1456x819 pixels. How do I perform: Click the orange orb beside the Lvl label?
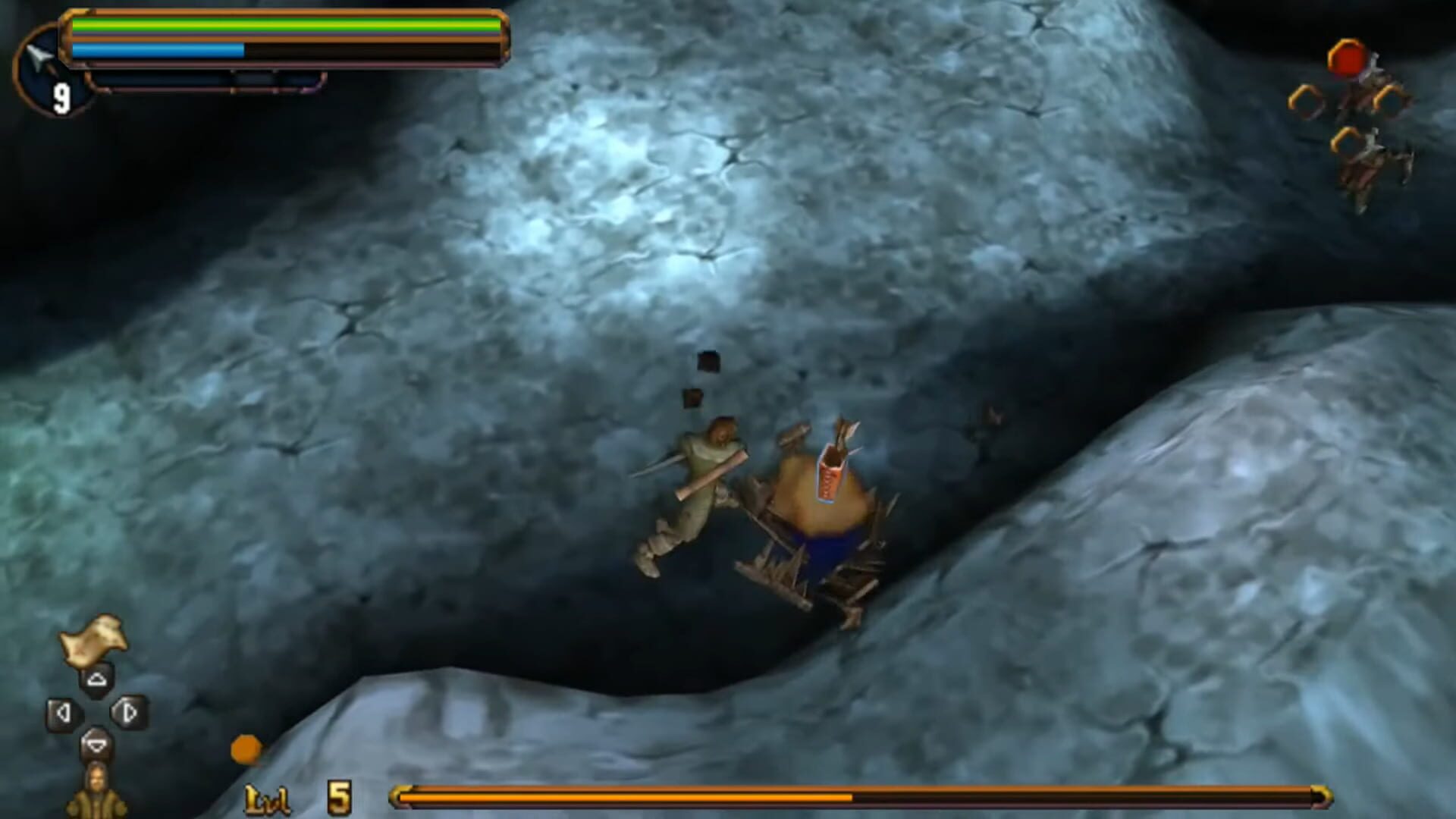pyautogui.click(x=245, y=749)
